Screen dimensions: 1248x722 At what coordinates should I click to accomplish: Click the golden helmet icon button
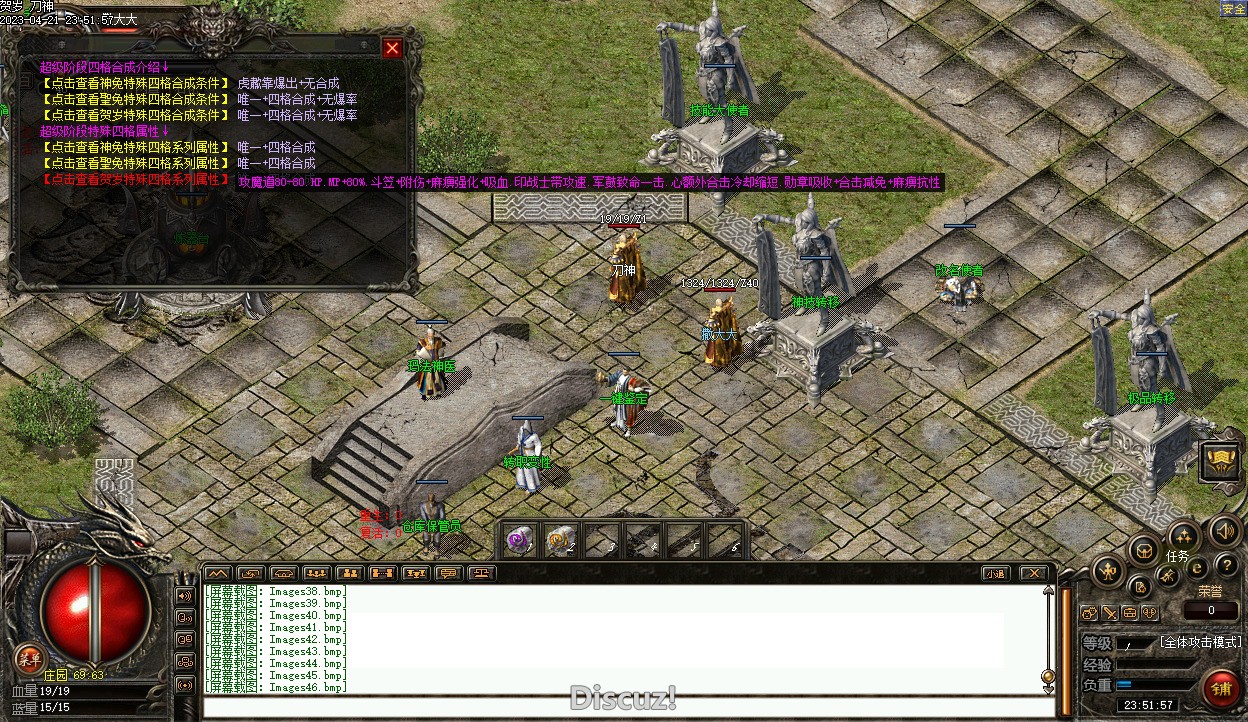point(1220,460)
